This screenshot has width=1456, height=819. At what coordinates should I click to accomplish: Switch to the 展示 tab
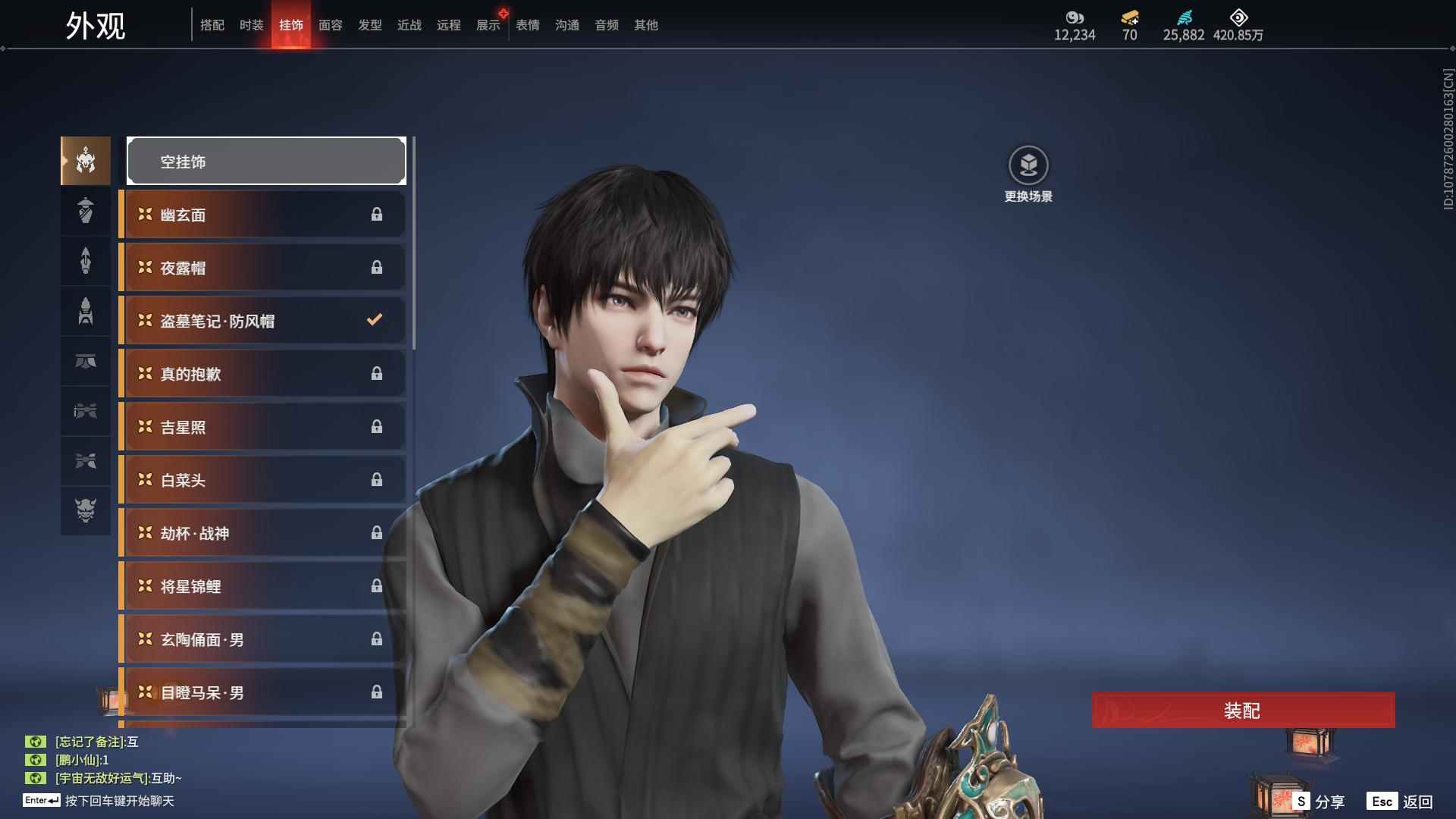[x=488, y=25]
